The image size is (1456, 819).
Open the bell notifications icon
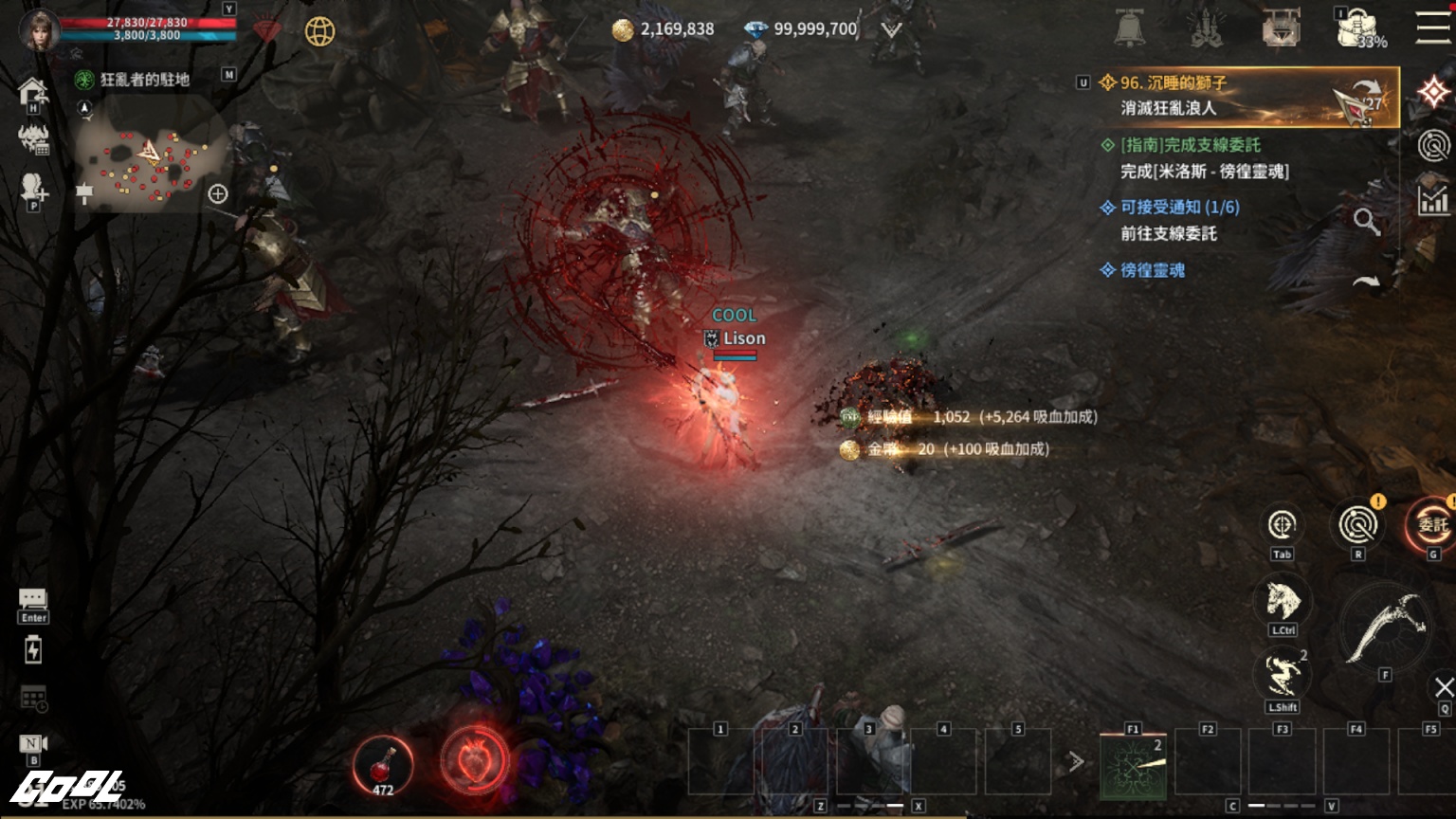1129,29
